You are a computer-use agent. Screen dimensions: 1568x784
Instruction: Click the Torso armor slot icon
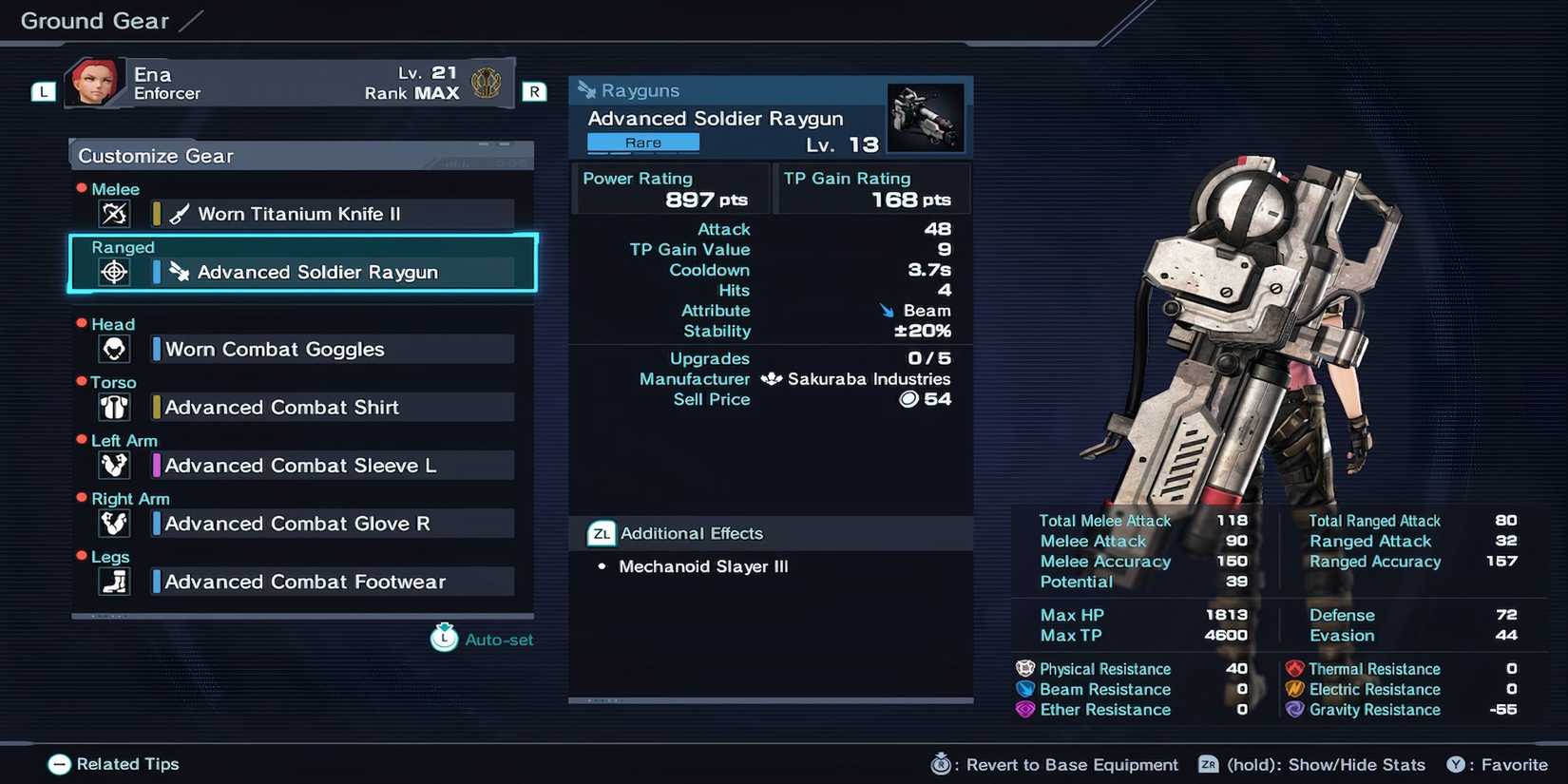[x=114, y=407]
